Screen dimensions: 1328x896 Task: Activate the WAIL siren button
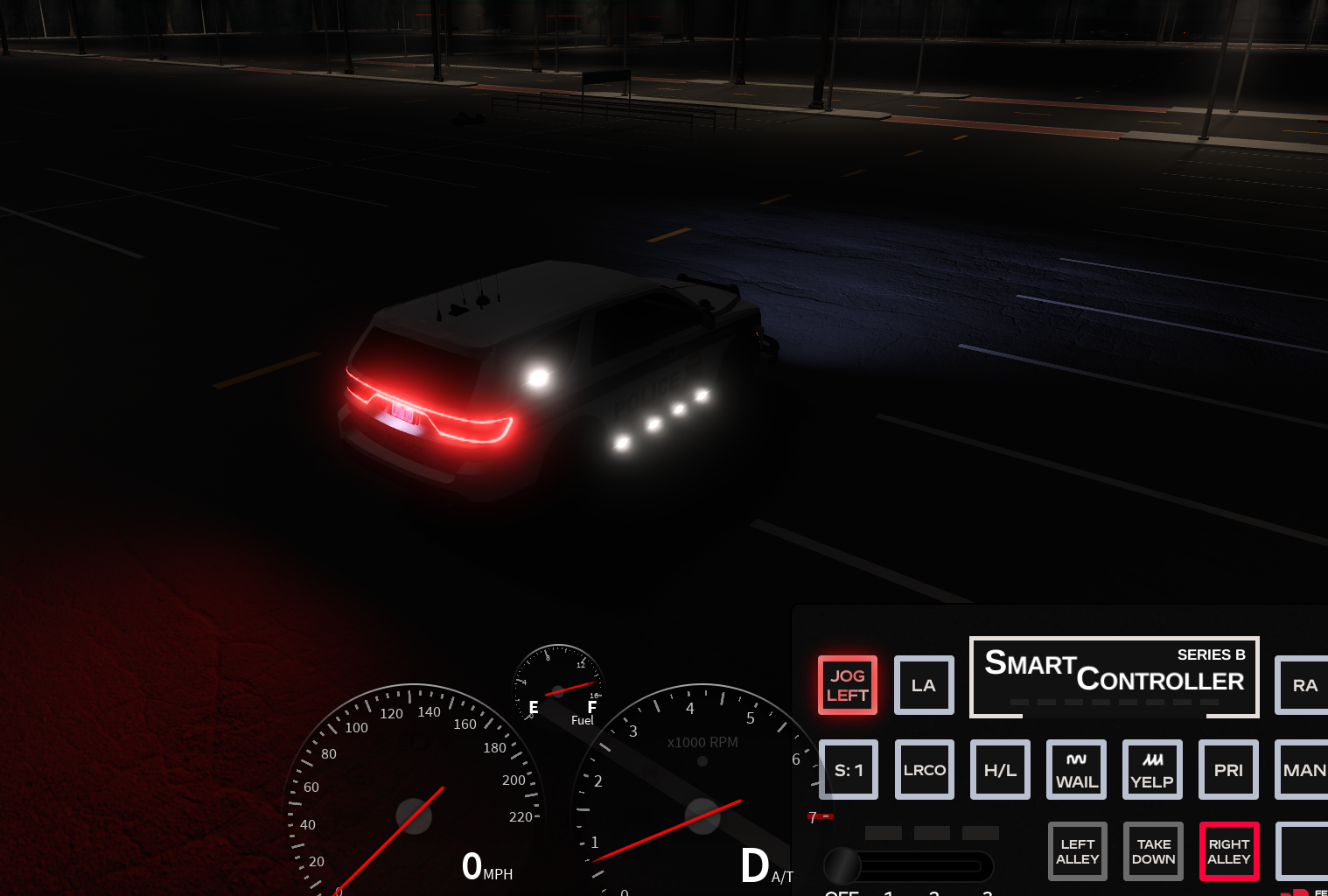point(1076,770)
